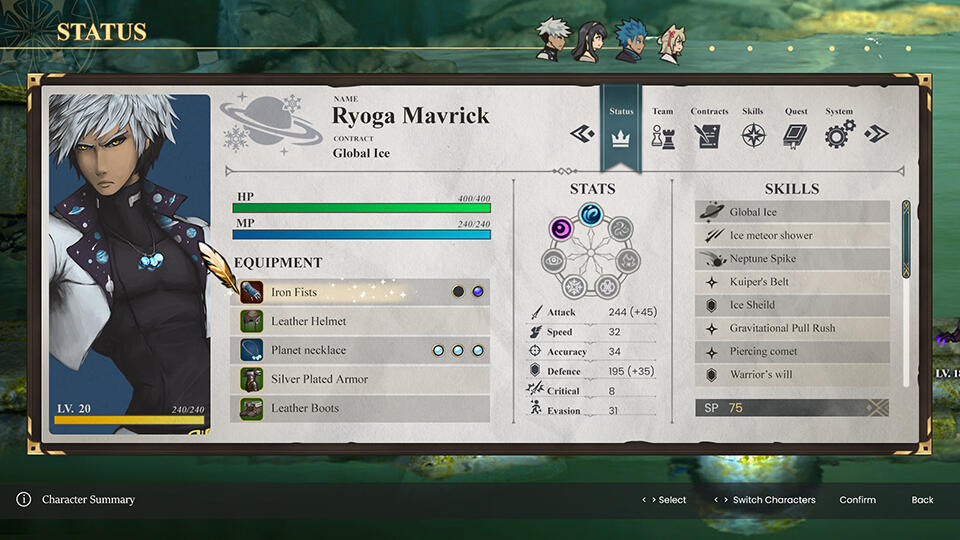Open the System settings tab
The height and width of the screenshot is (540, 960).
[x=839, y=129]
